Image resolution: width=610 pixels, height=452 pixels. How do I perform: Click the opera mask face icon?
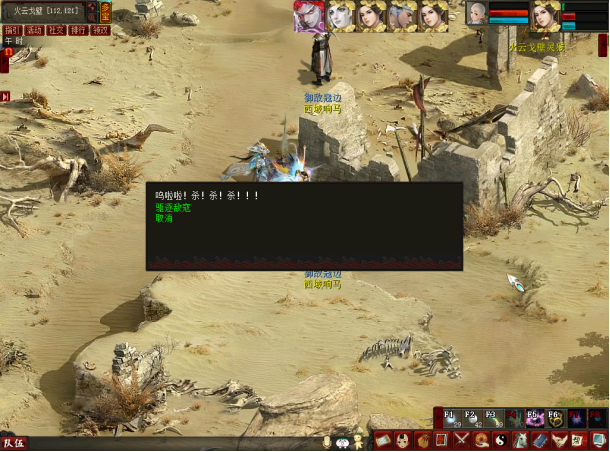click(402, 441)
